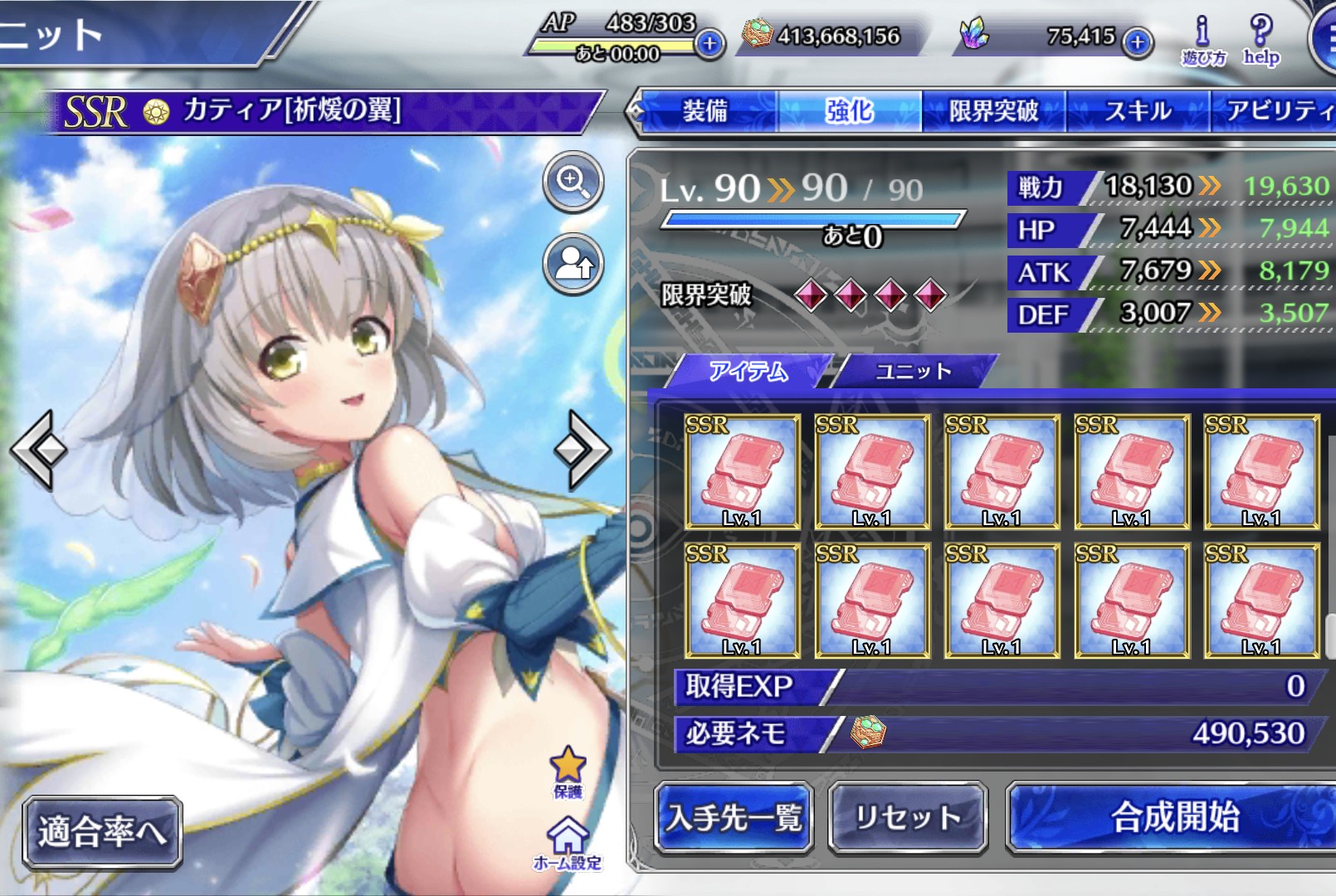Zoom character art with magnifier icon
The height and width of the screenshot is (896, 1336).
click(573, 181)
